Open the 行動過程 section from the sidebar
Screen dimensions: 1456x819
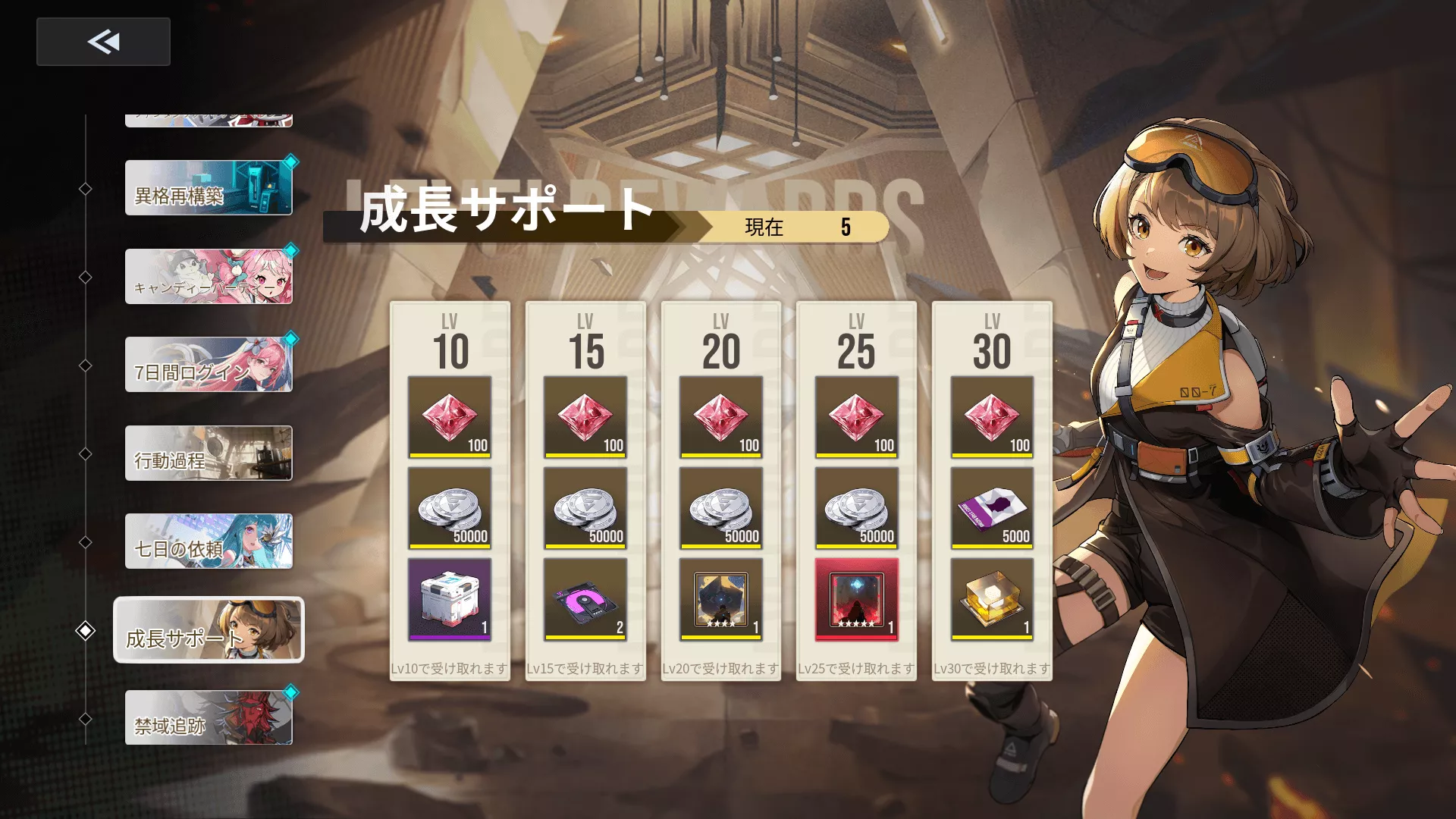[x=208, y=453]
